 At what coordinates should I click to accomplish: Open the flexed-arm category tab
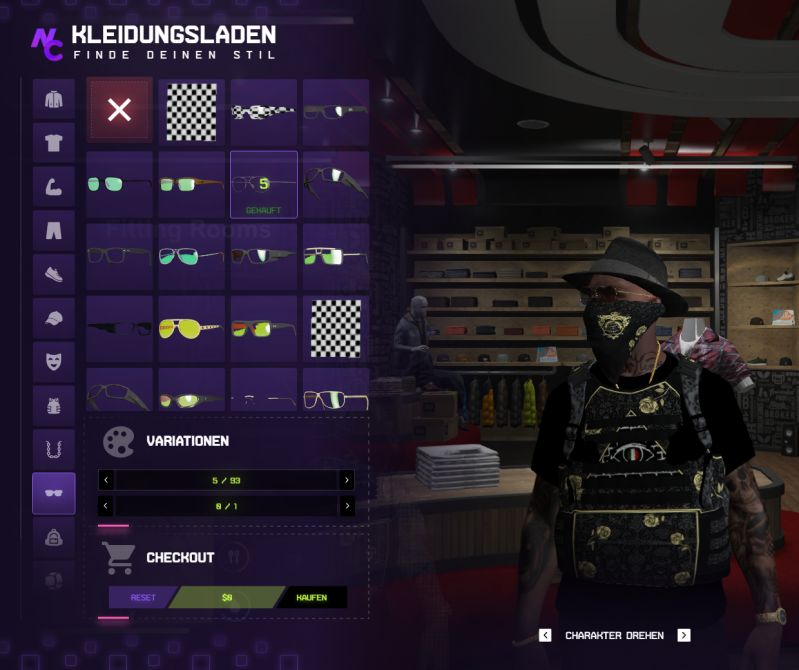pyautogui.click(x=54, y=187)
